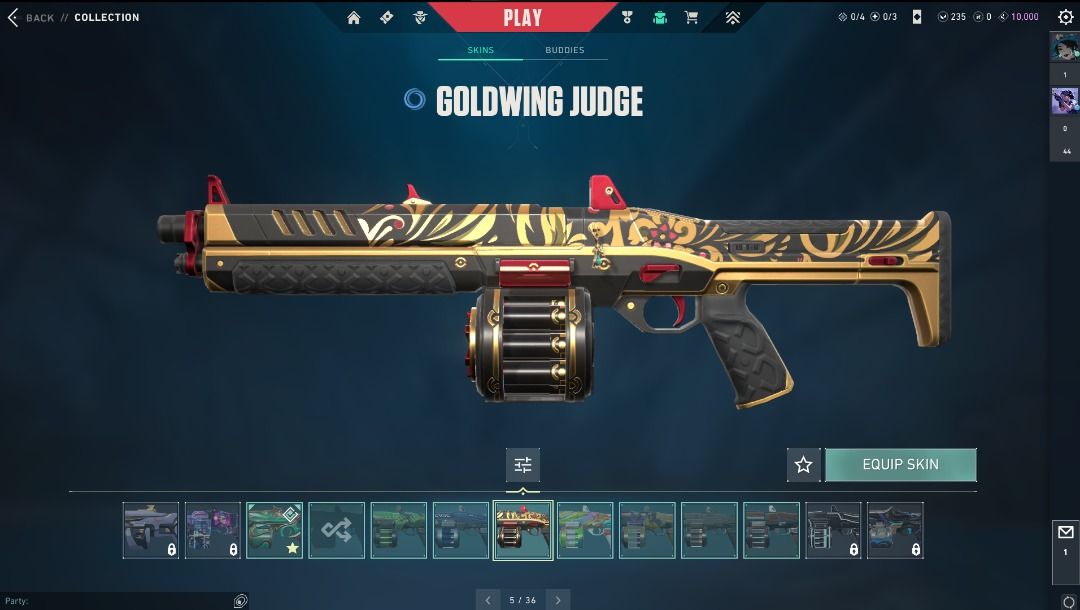
Task: Open settings with the gear icon
Action: (1065, 17)
